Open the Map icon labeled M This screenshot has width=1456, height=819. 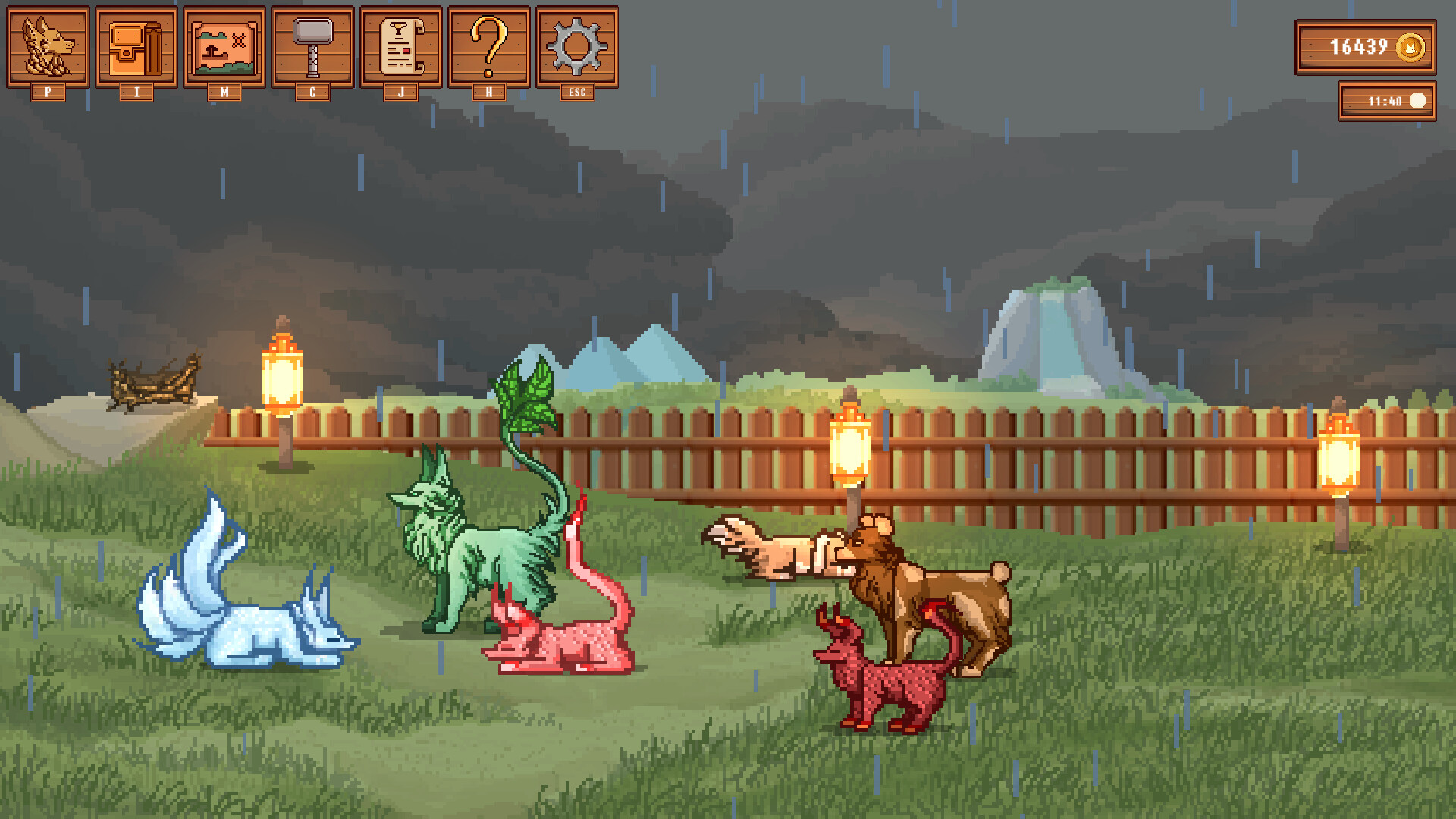pyautogui.click(x=223, y=47)
